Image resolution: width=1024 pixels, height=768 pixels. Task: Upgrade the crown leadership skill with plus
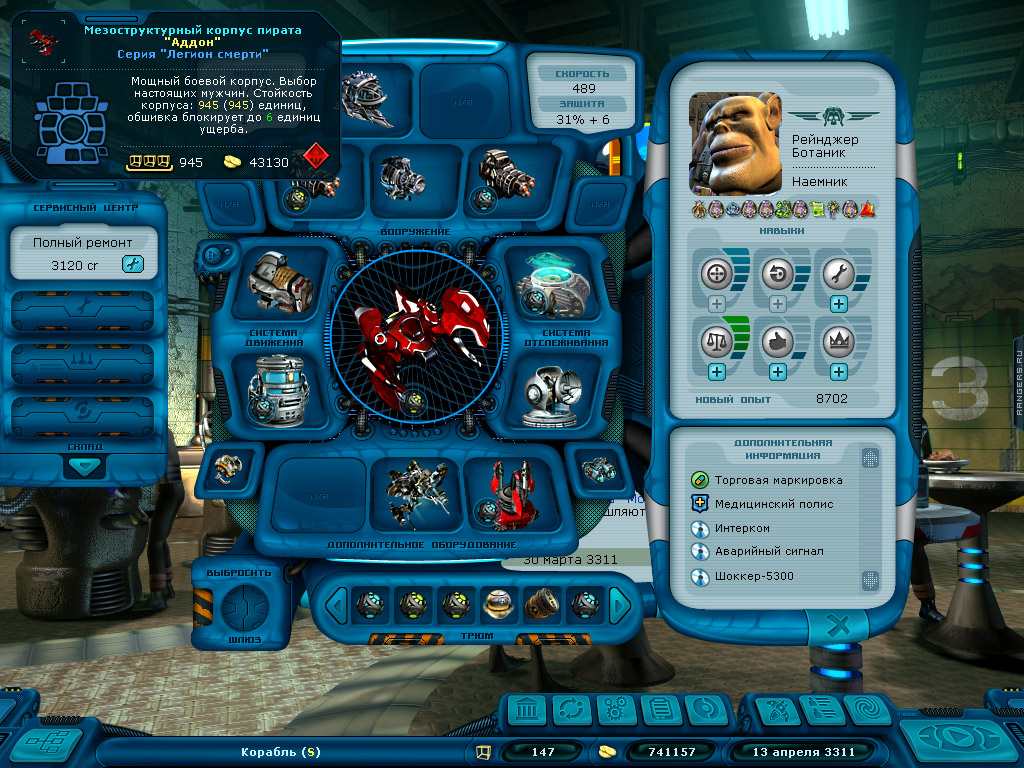(x=838, y=371)
